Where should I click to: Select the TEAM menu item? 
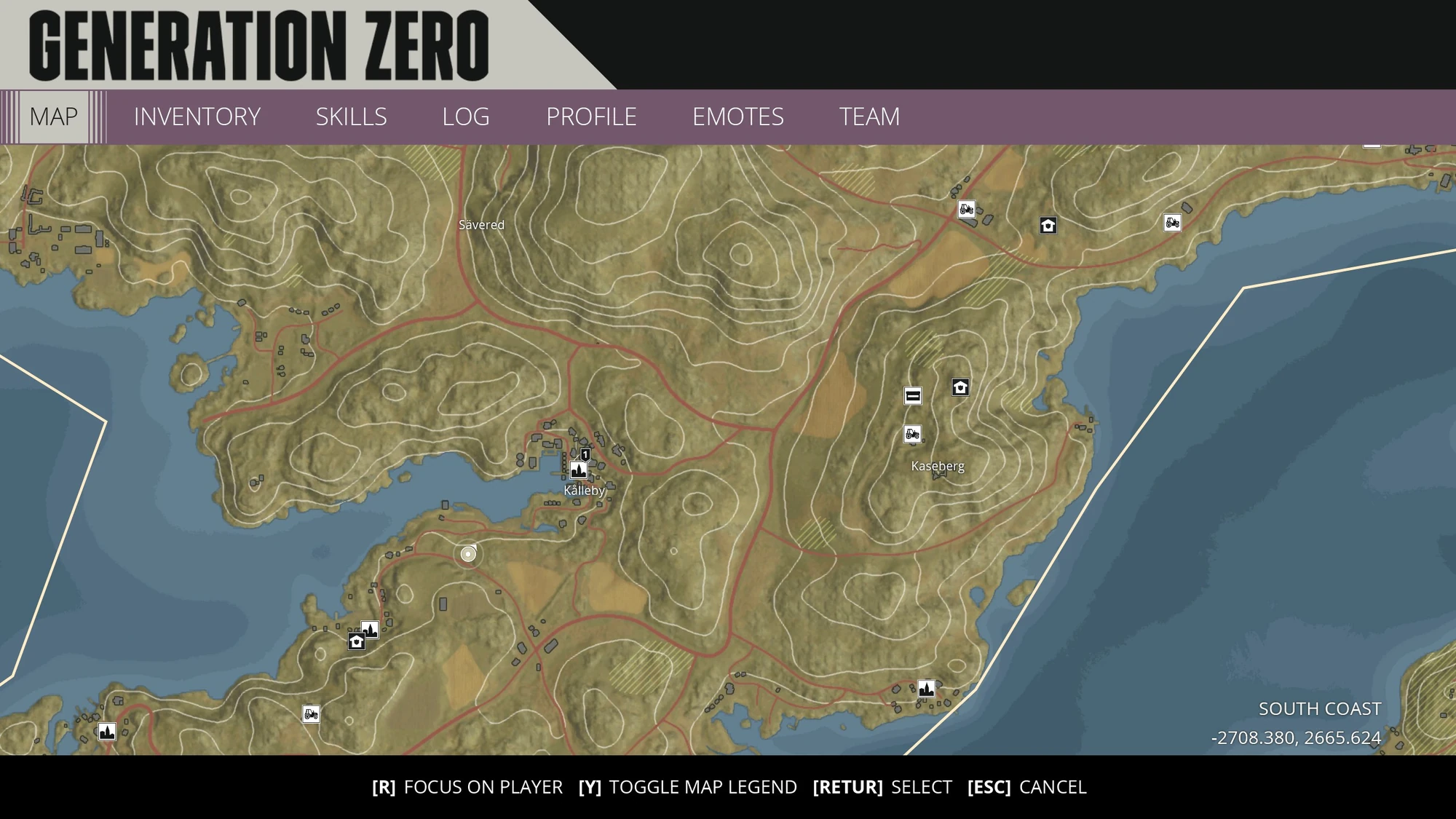869,116
